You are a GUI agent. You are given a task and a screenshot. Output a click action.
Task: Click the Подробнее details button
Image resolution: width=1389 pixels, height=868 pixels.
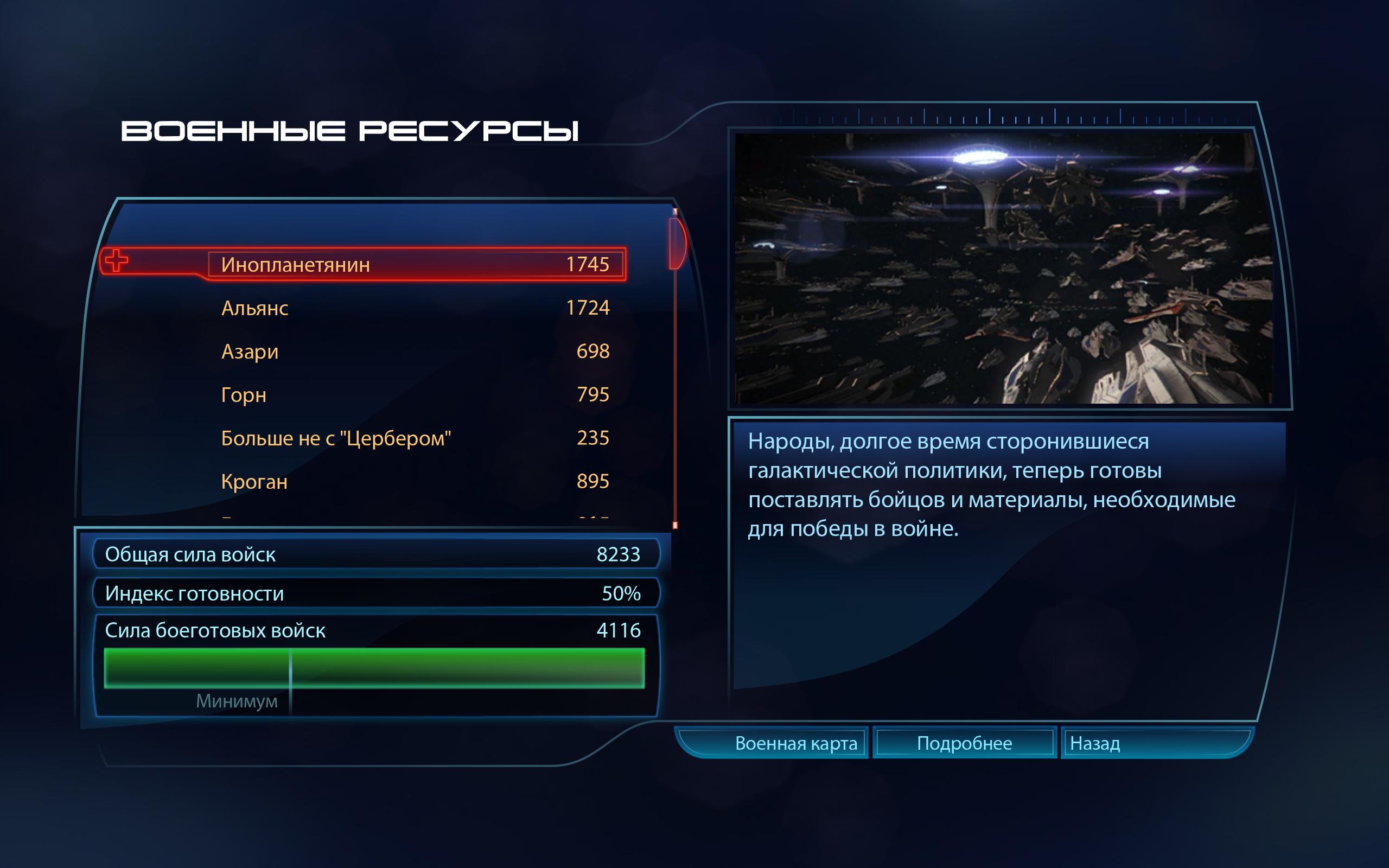click(x=964, y=743)
